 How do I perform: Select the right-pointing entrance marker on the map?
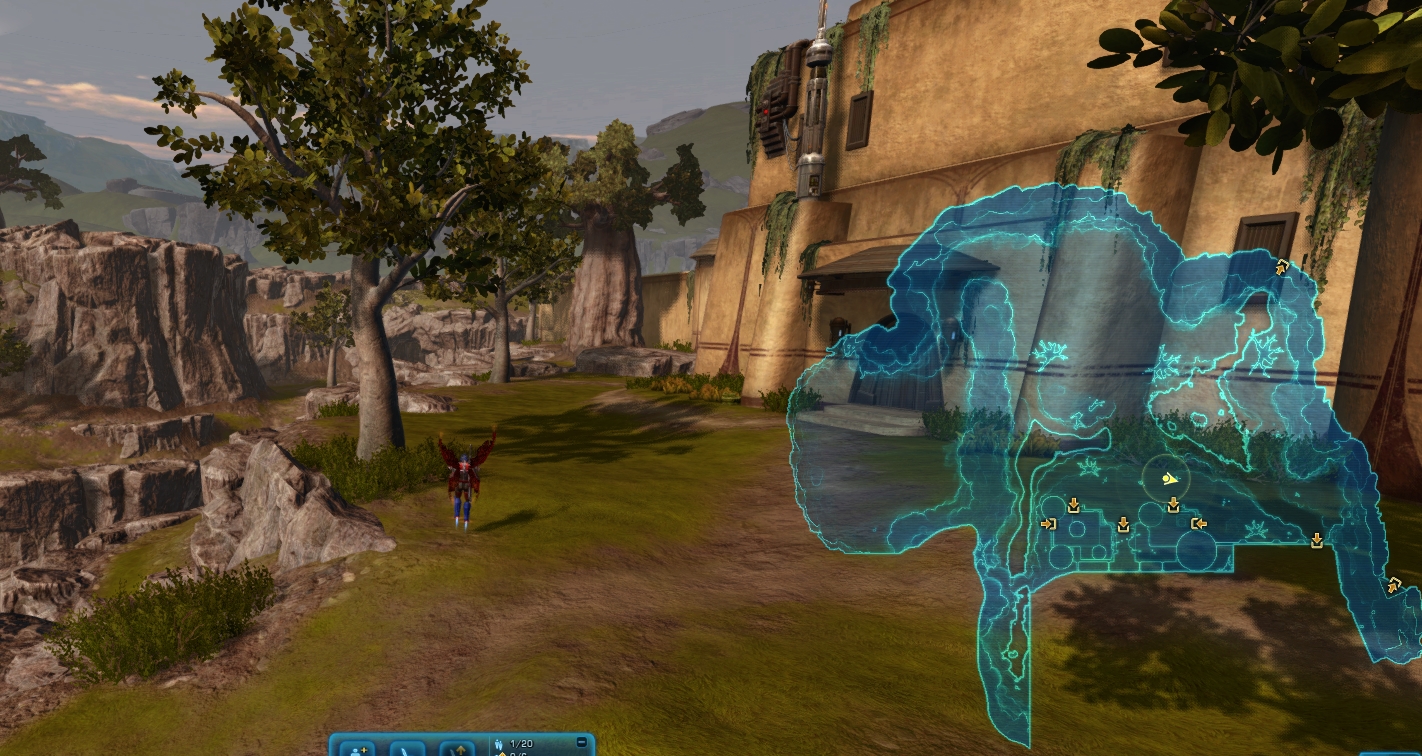(x=1048, y=523)
